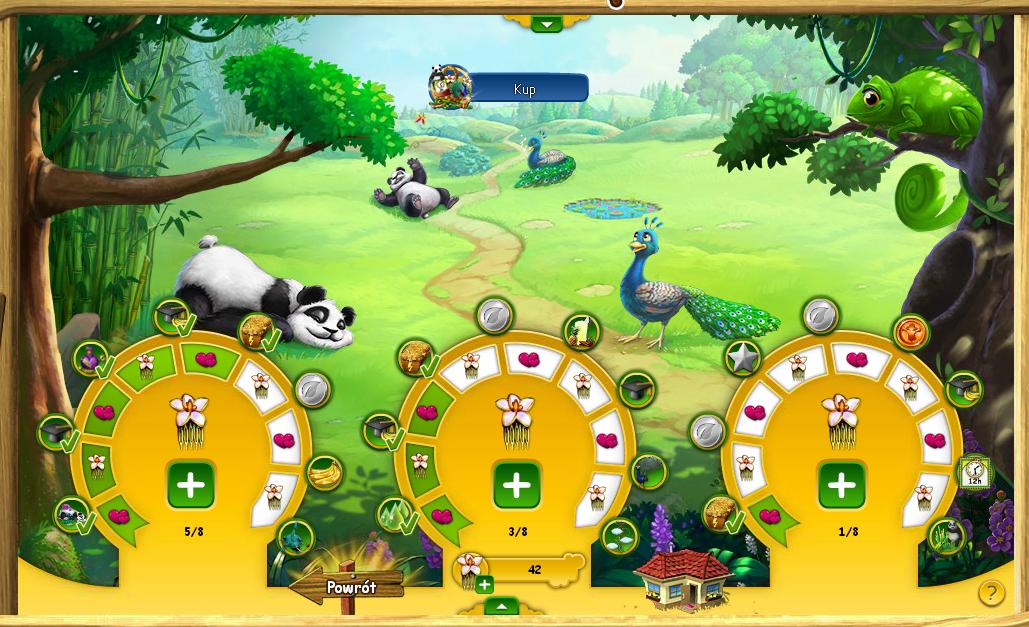Add a flower to the 5/8 wheel
The height and width of the screenshot is (627, 1029).
point(191,486)
